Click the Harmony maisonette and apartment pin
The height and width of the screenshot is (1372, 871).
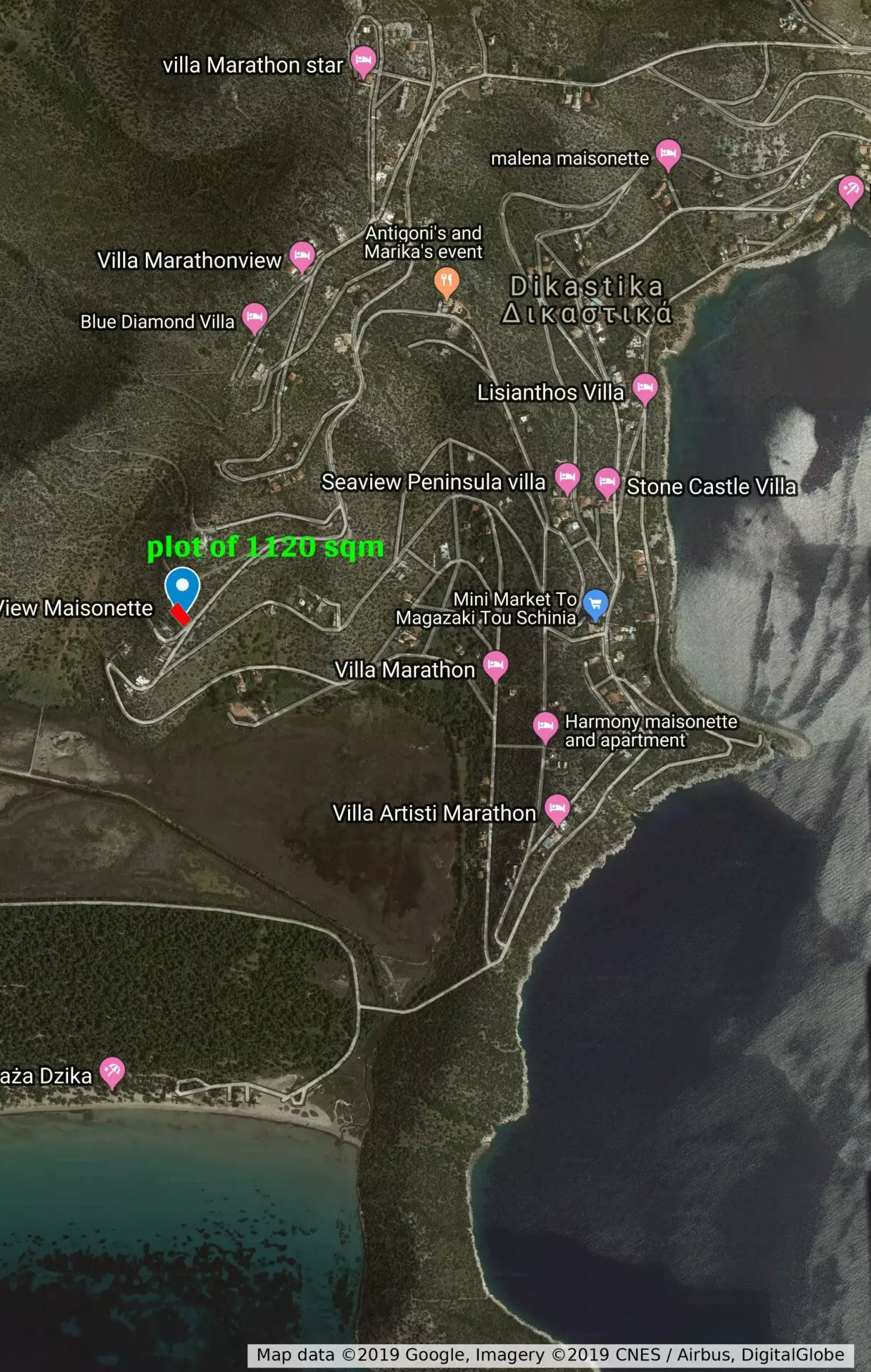(545, 726)
